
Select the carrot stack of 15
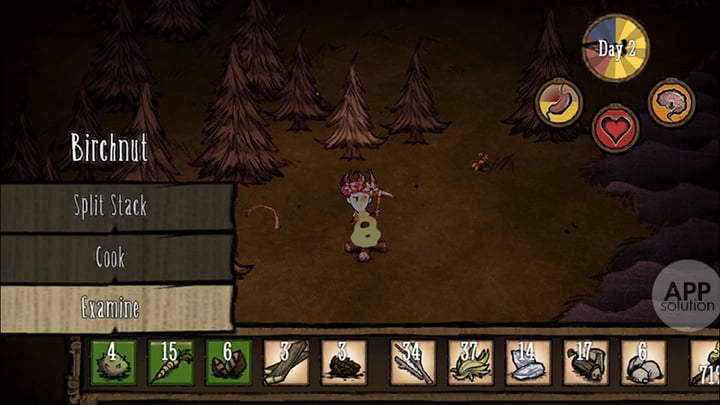click(171, 362)
